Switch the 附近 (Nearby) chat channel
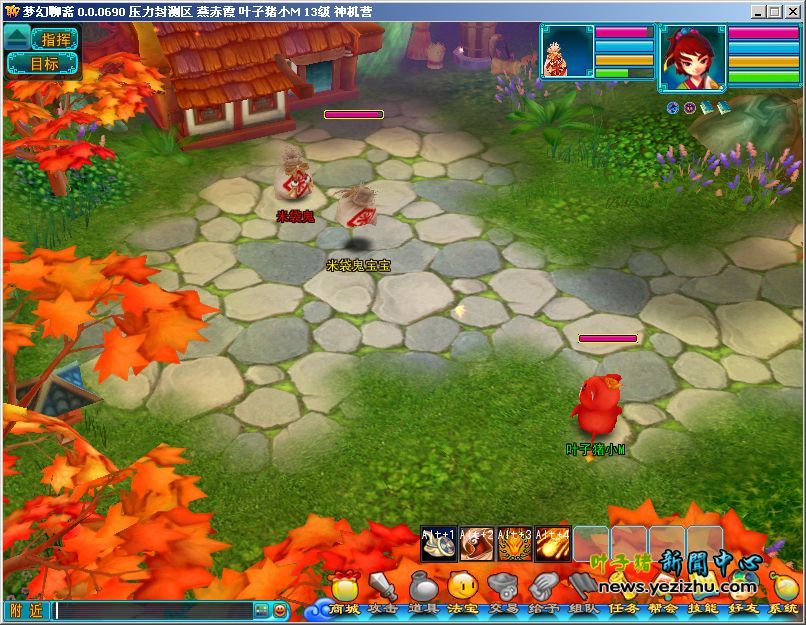Screen dimensions: 806x625 26,610
